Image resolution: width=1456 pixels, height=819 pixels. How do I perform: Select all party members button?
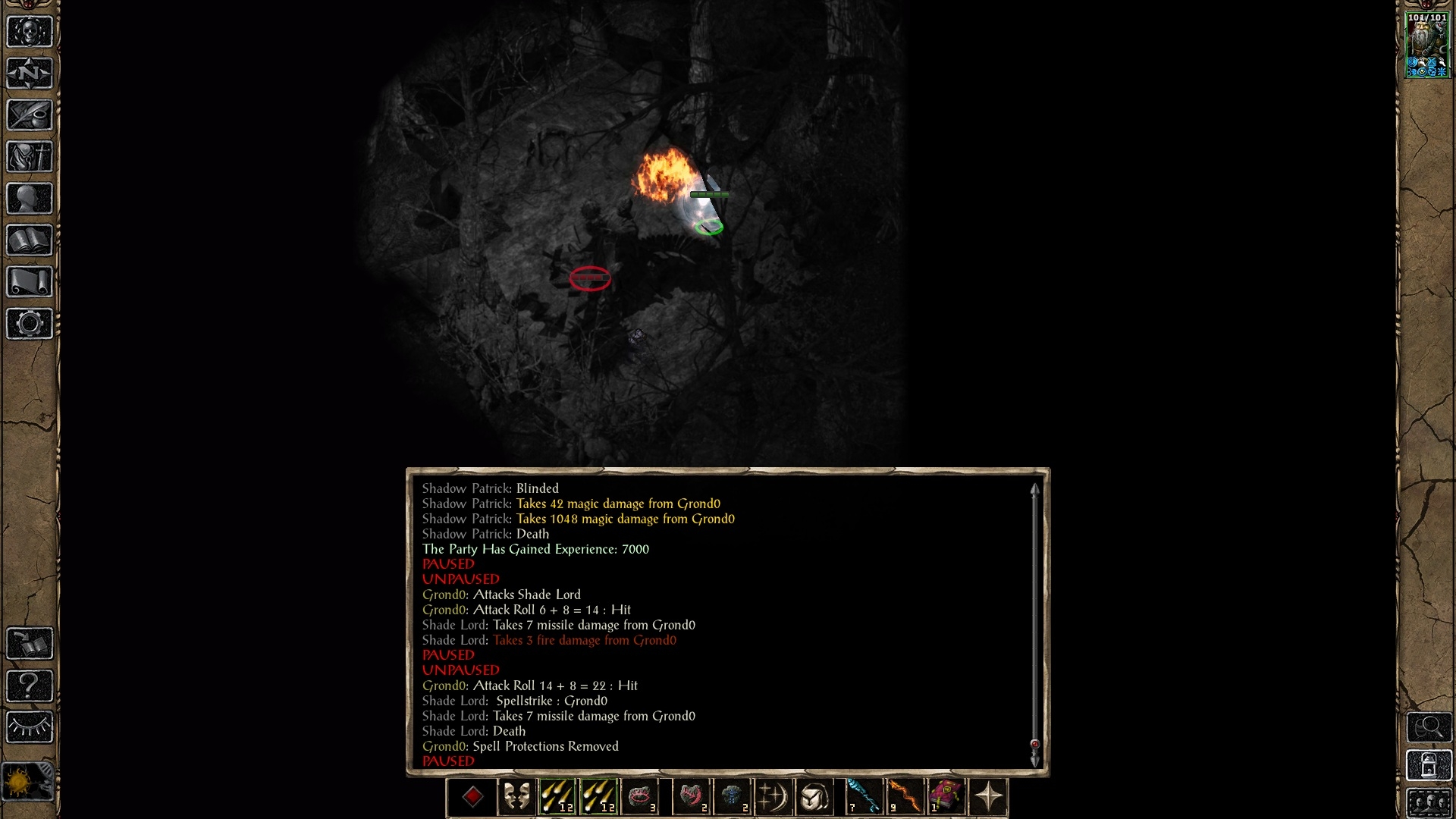(x=1429, y=803)
